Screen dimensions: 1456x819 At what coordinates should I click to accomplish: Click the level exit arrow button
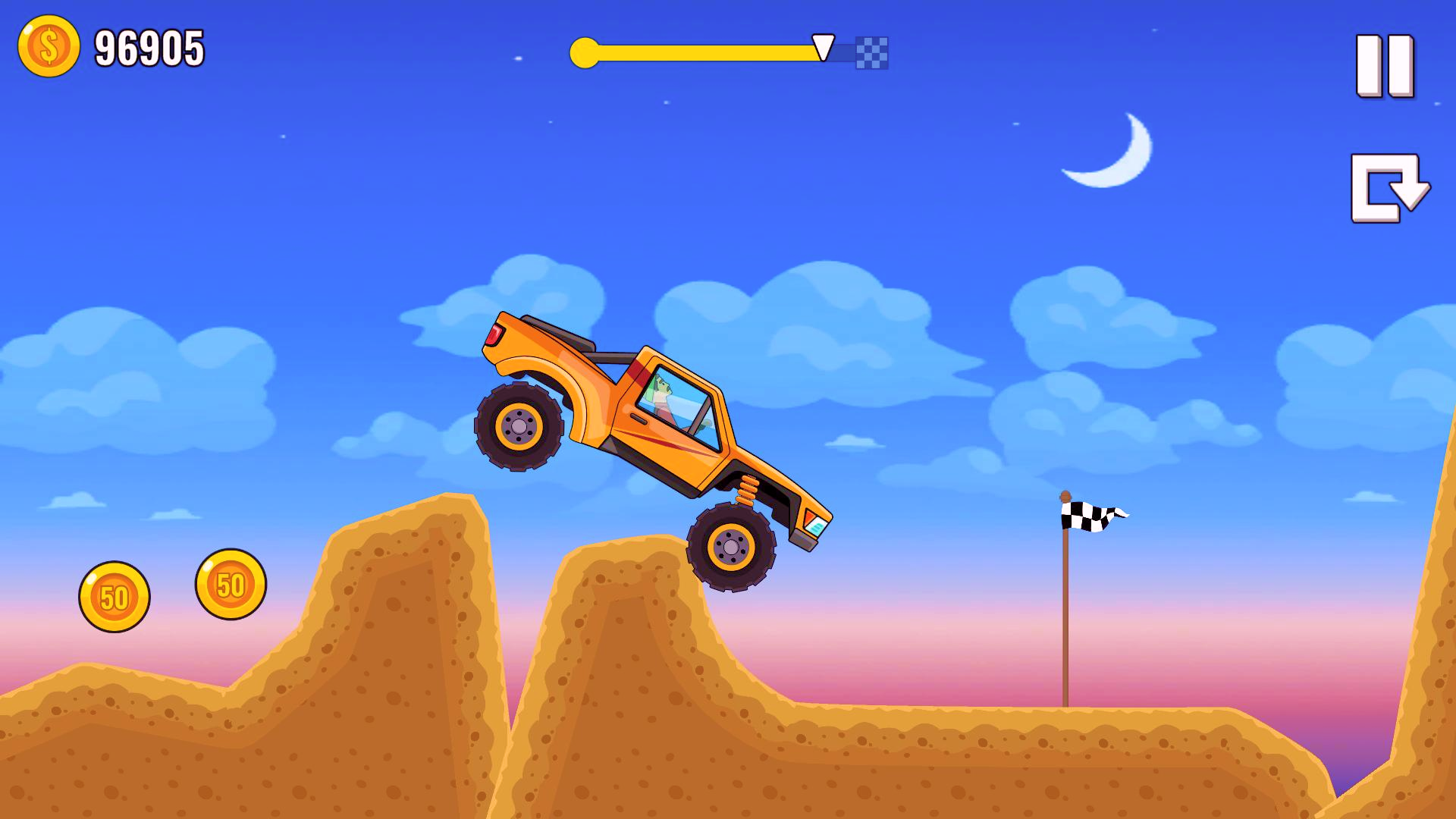click(x=1383, y=188)
